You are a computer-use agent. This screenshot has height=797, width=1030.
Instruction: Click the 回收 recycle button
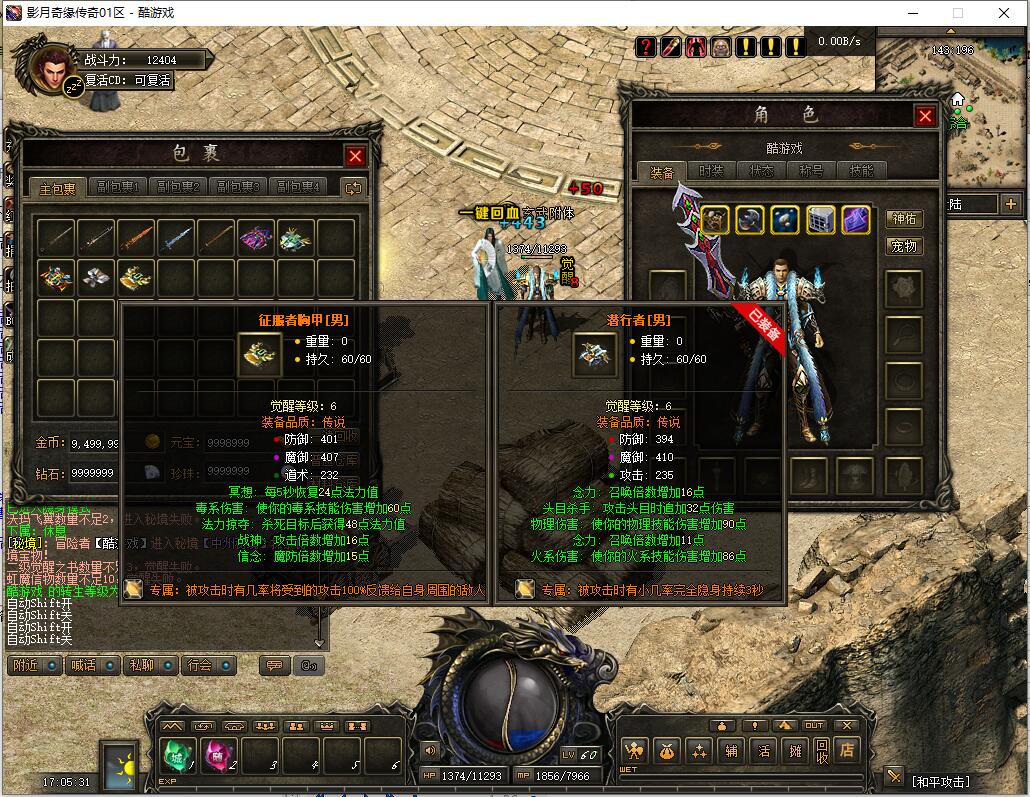822,750
